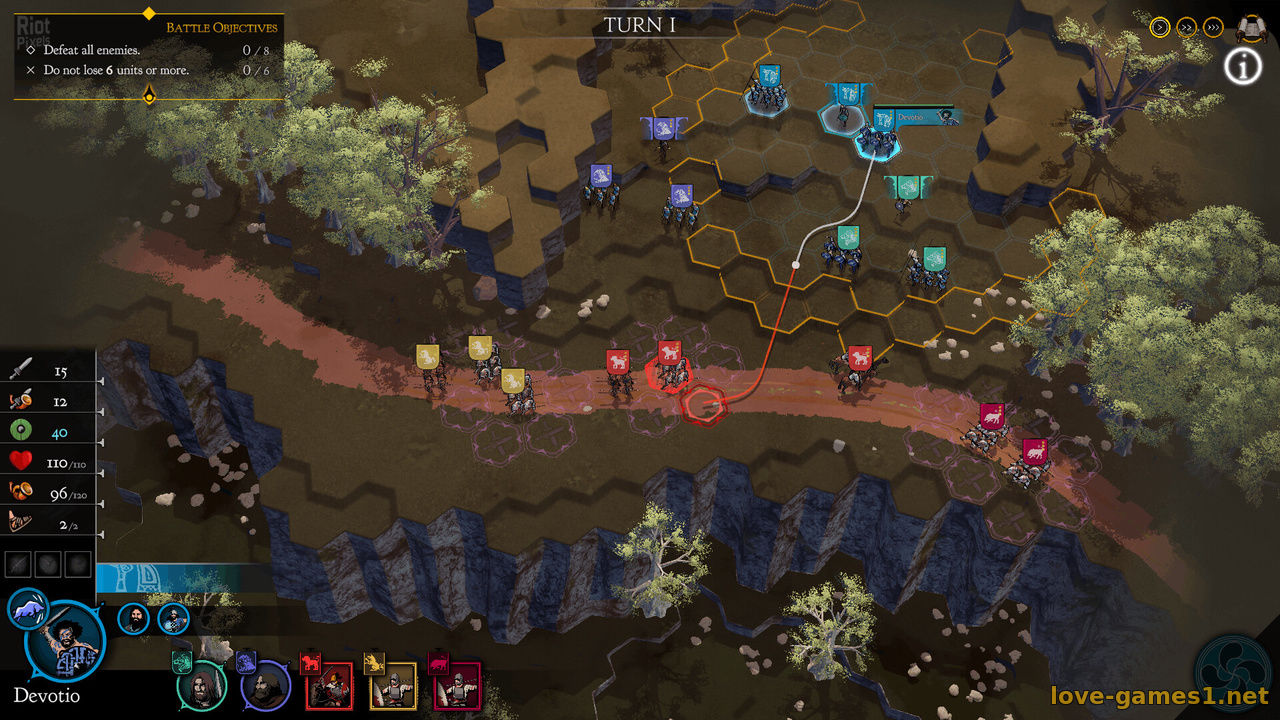Choose the yellow enemy soldier portrait

pos(392,686)
